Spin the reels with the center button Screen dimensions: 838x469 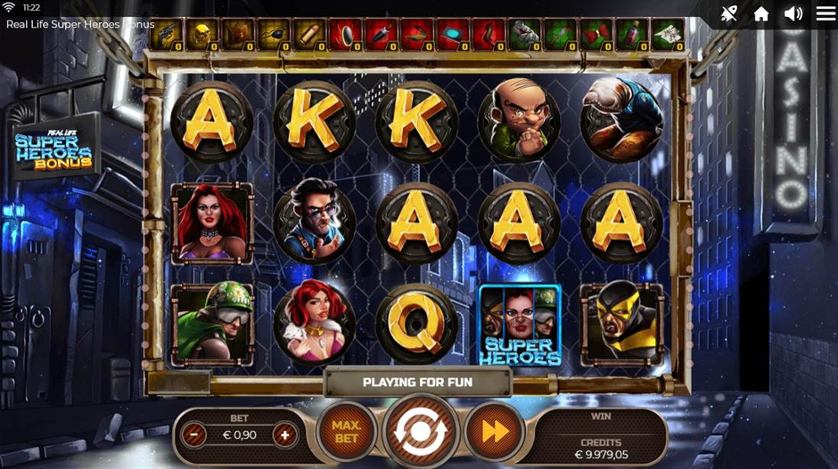(421, 432)
